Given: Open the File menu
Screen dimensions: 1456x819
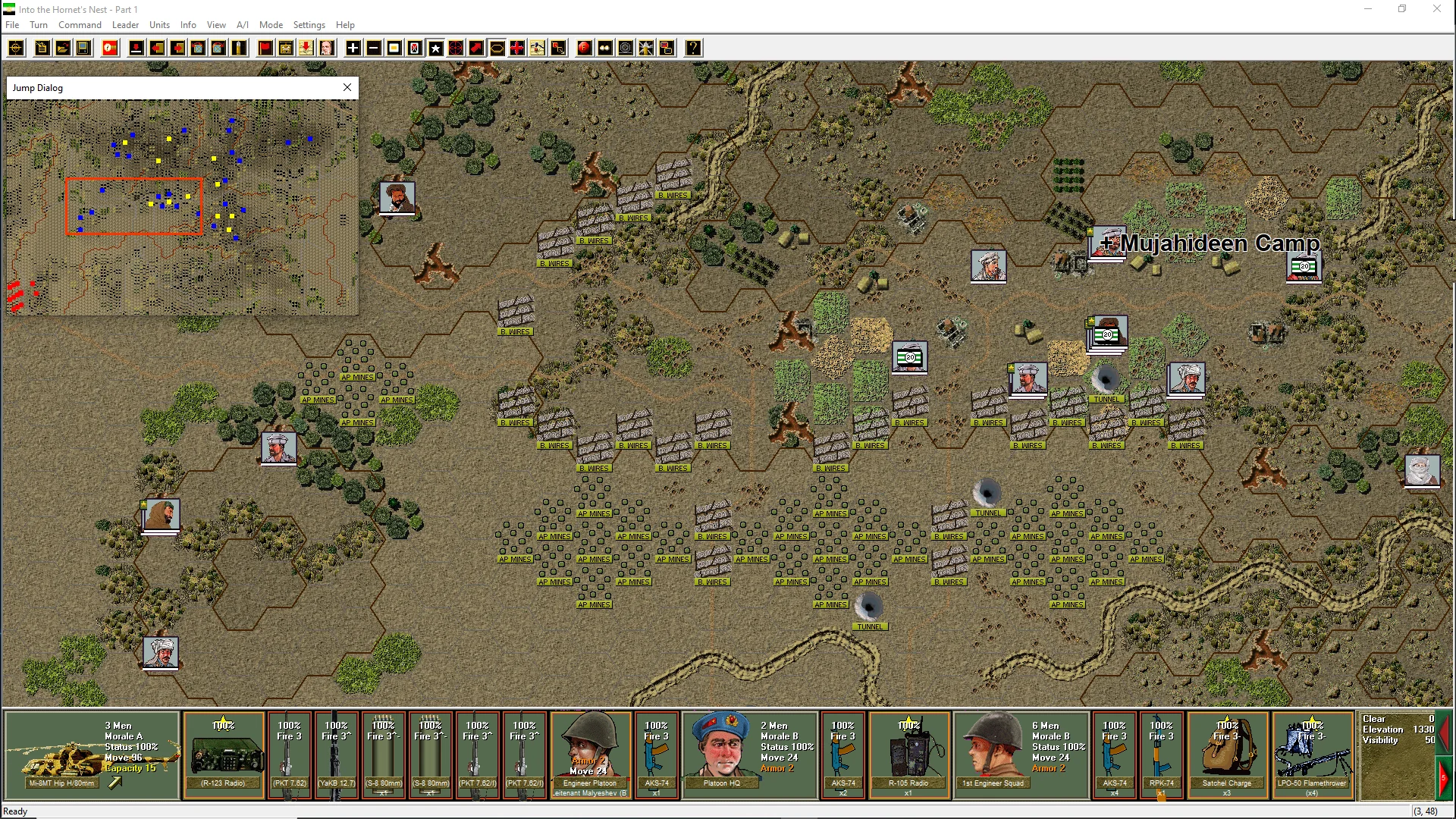Looking at the screenshot, I should [x=12, y=25].
